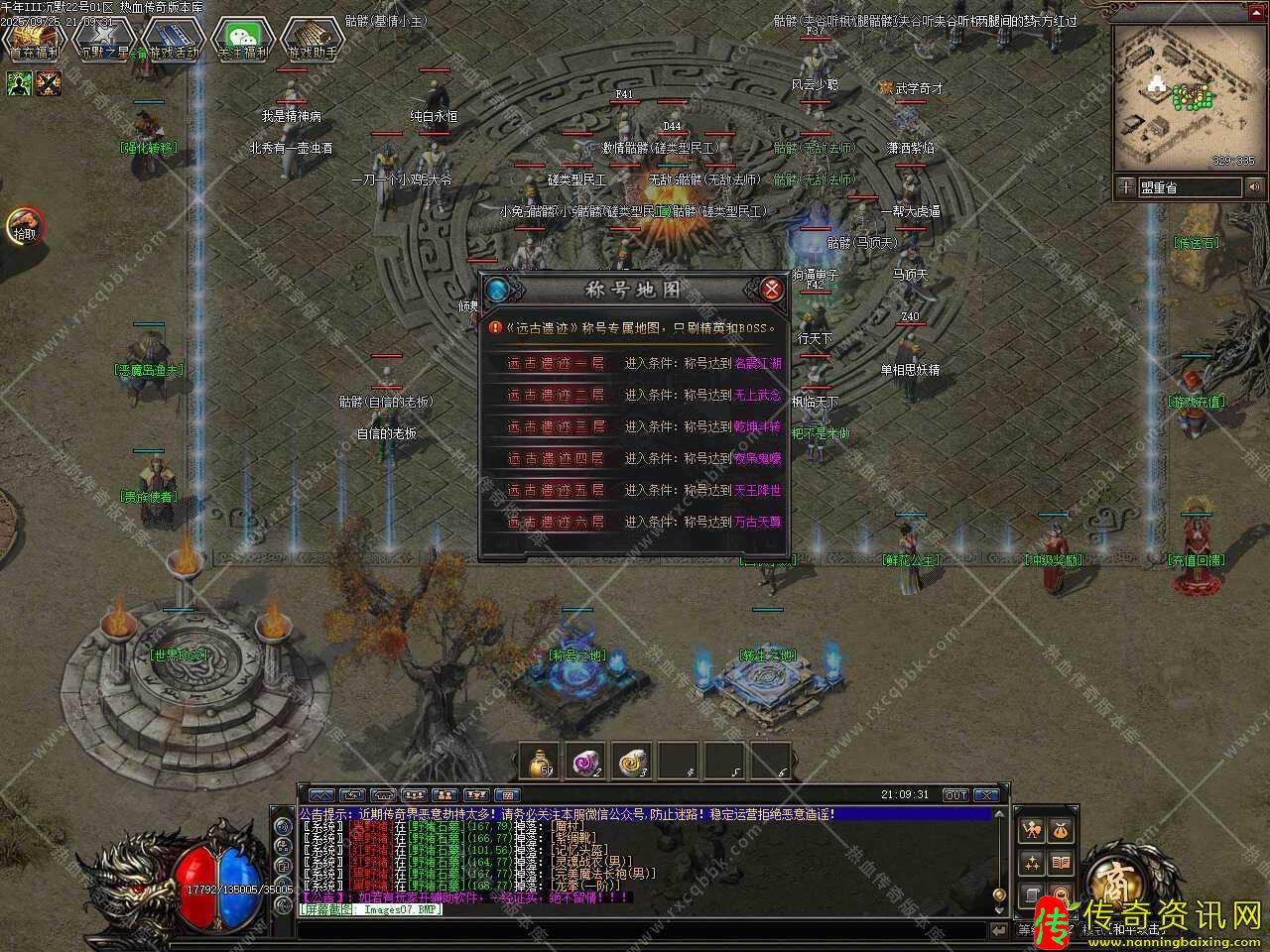This screenshot has width=1270, height=952.
Task: Pick the 远古遗迹六层 map entry
Action: point(556,522)
